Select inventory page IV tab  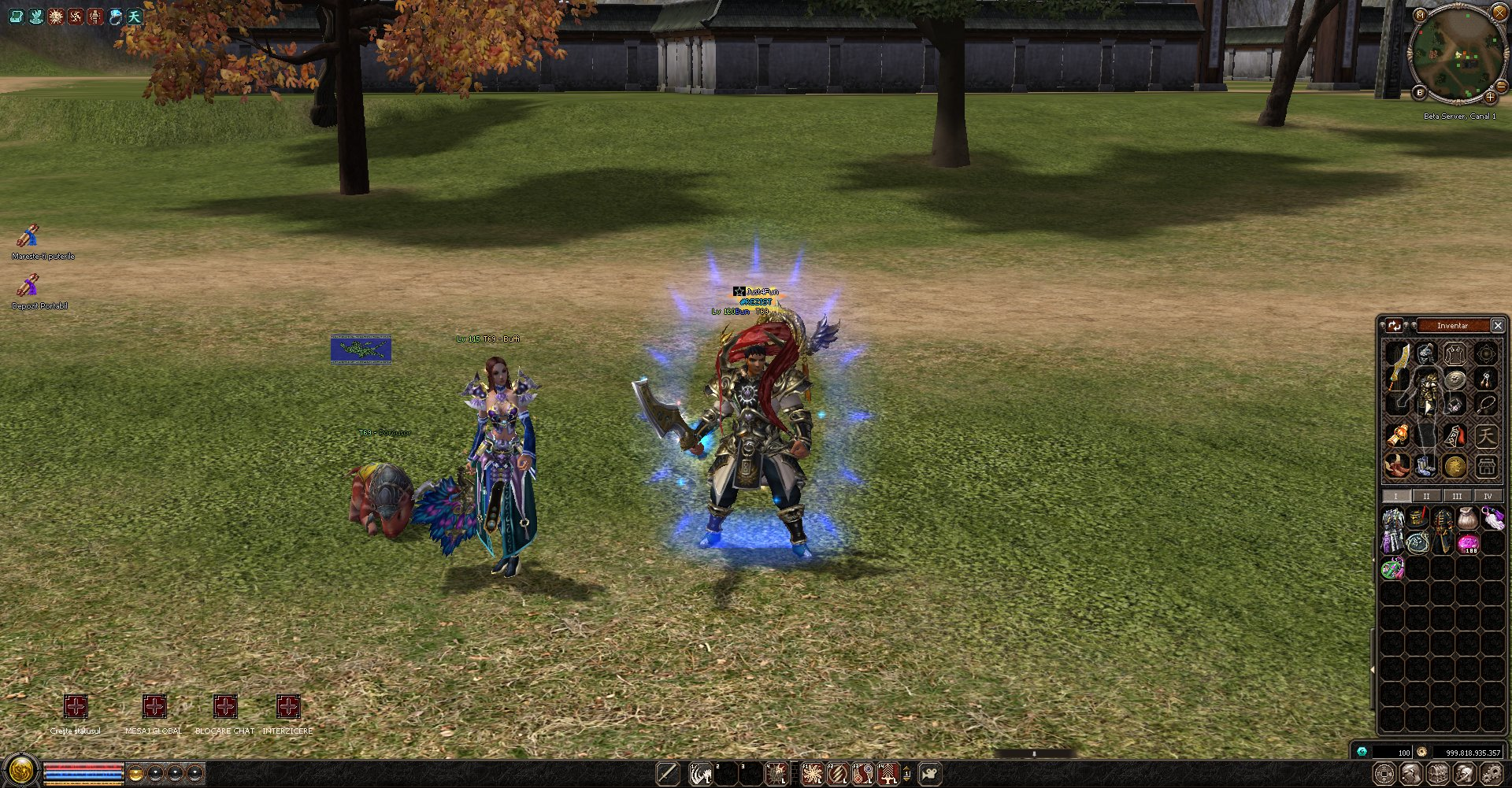tap(1487, 496)
